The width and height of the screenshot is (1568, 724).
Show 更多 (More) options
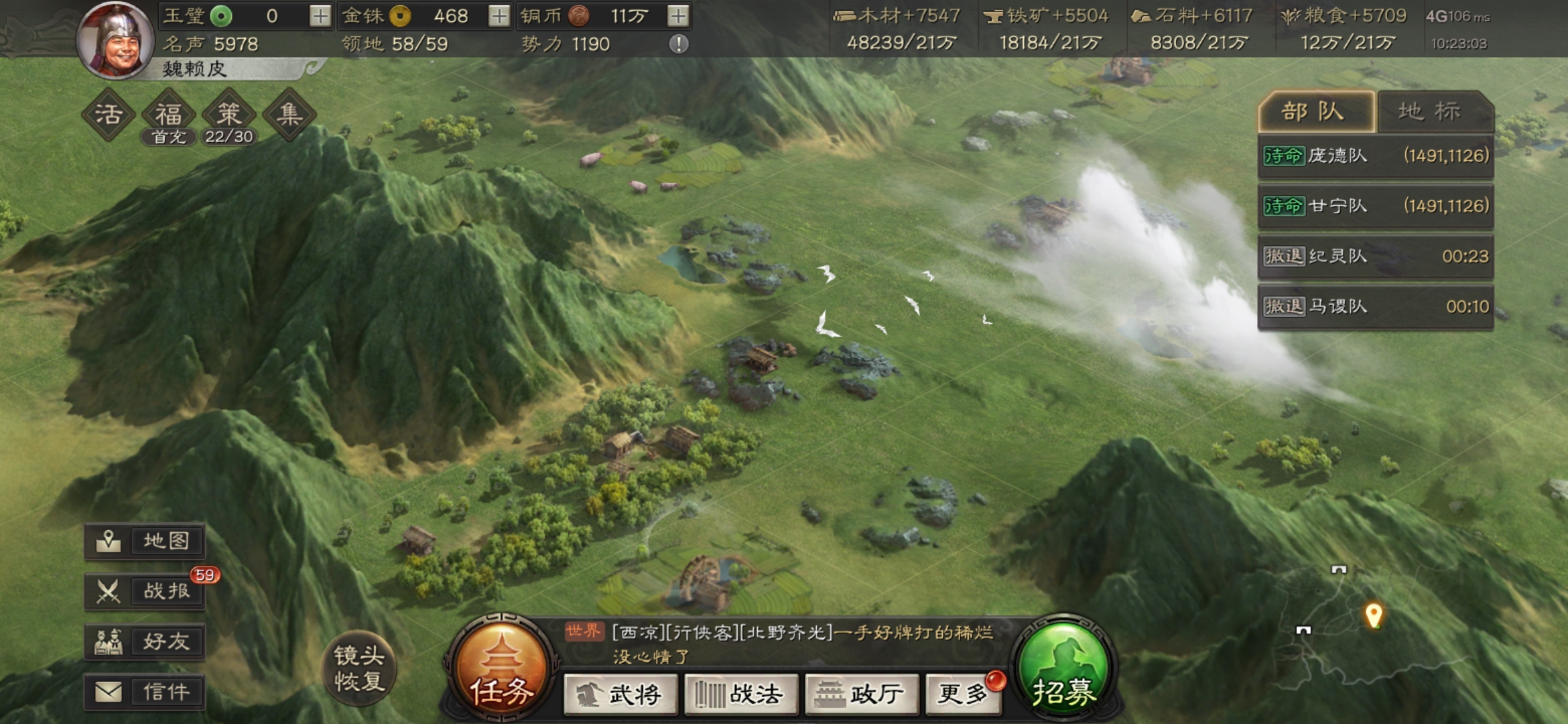tap(964, 695)
